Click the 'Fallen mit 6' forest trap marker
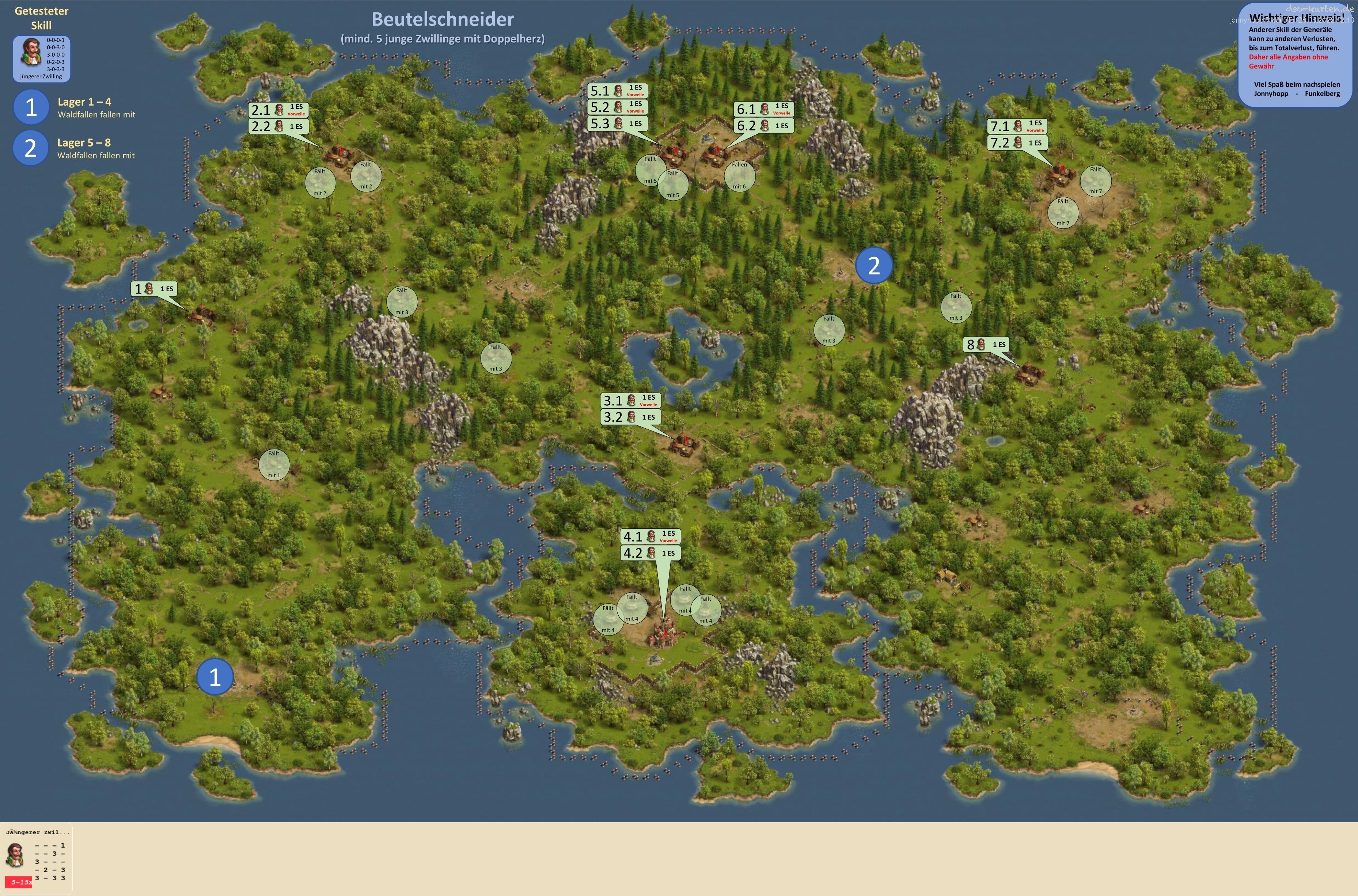The image size is (1358, 896). [x=739, y=175]
